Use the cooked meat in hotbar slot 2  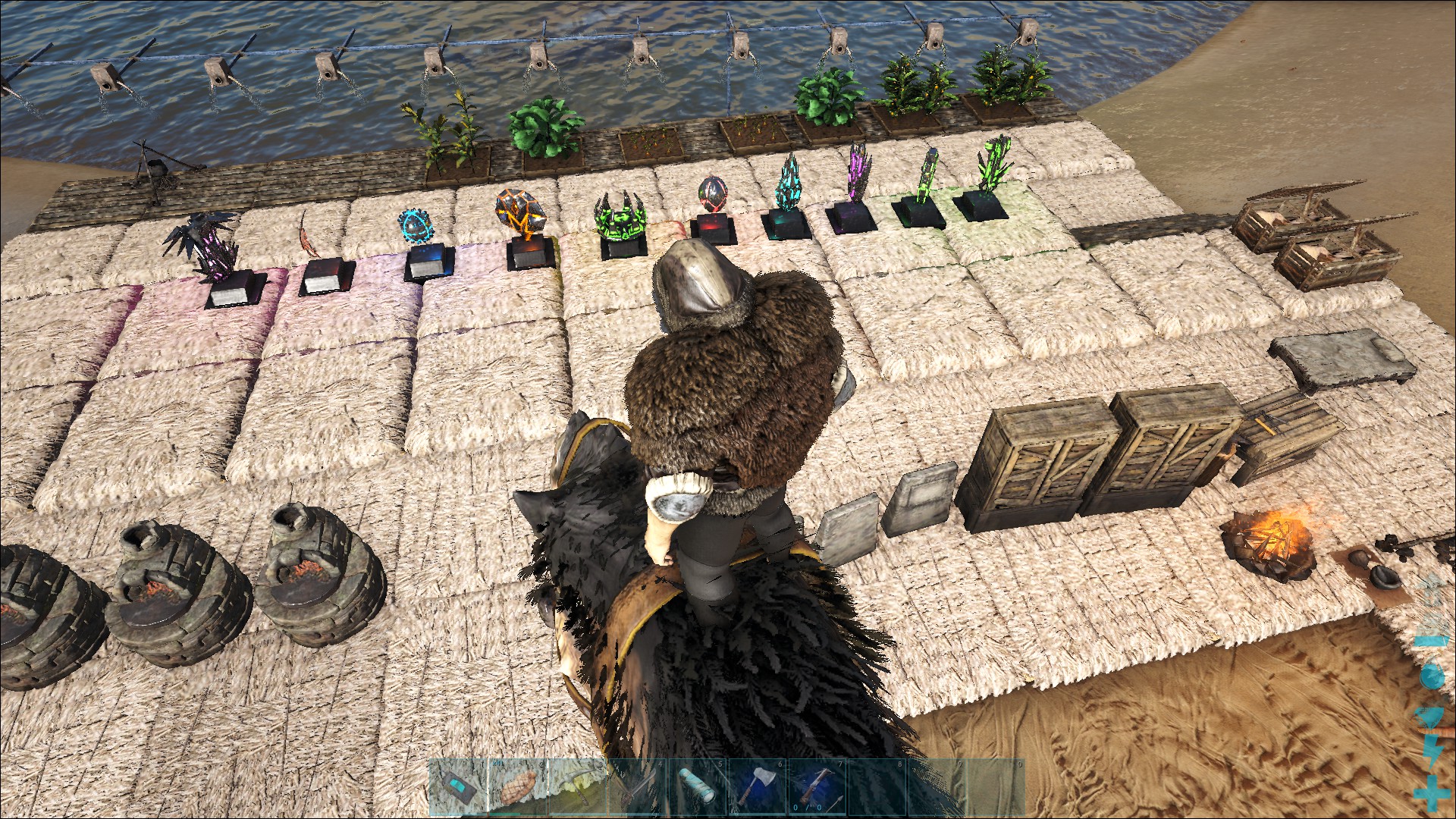tap(518, 789)
